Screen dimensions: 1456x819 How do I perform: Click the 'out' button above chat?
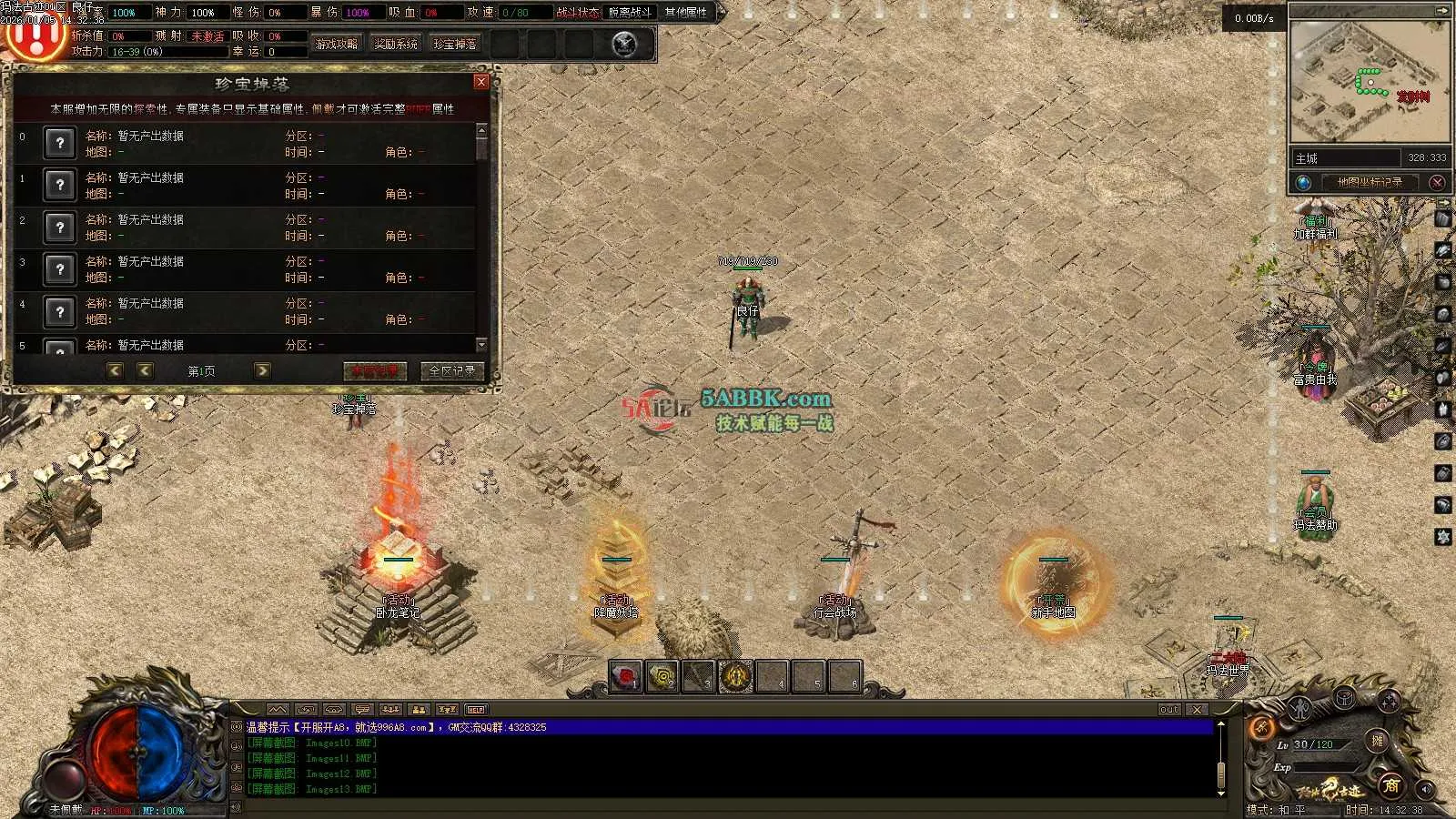click(1169, 709)
